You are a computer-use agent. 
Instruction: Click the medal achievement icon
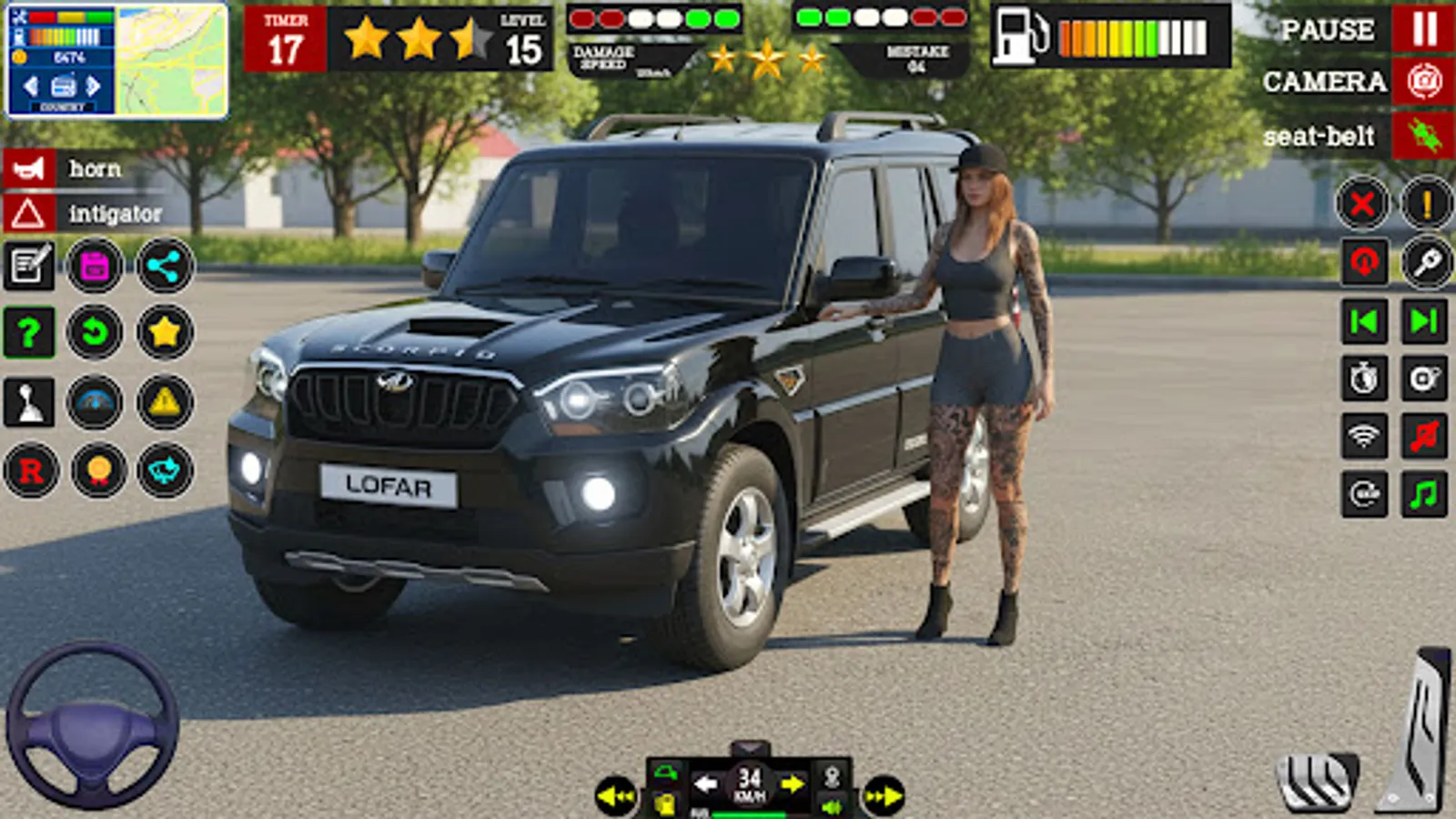click(x=100, y=471)
